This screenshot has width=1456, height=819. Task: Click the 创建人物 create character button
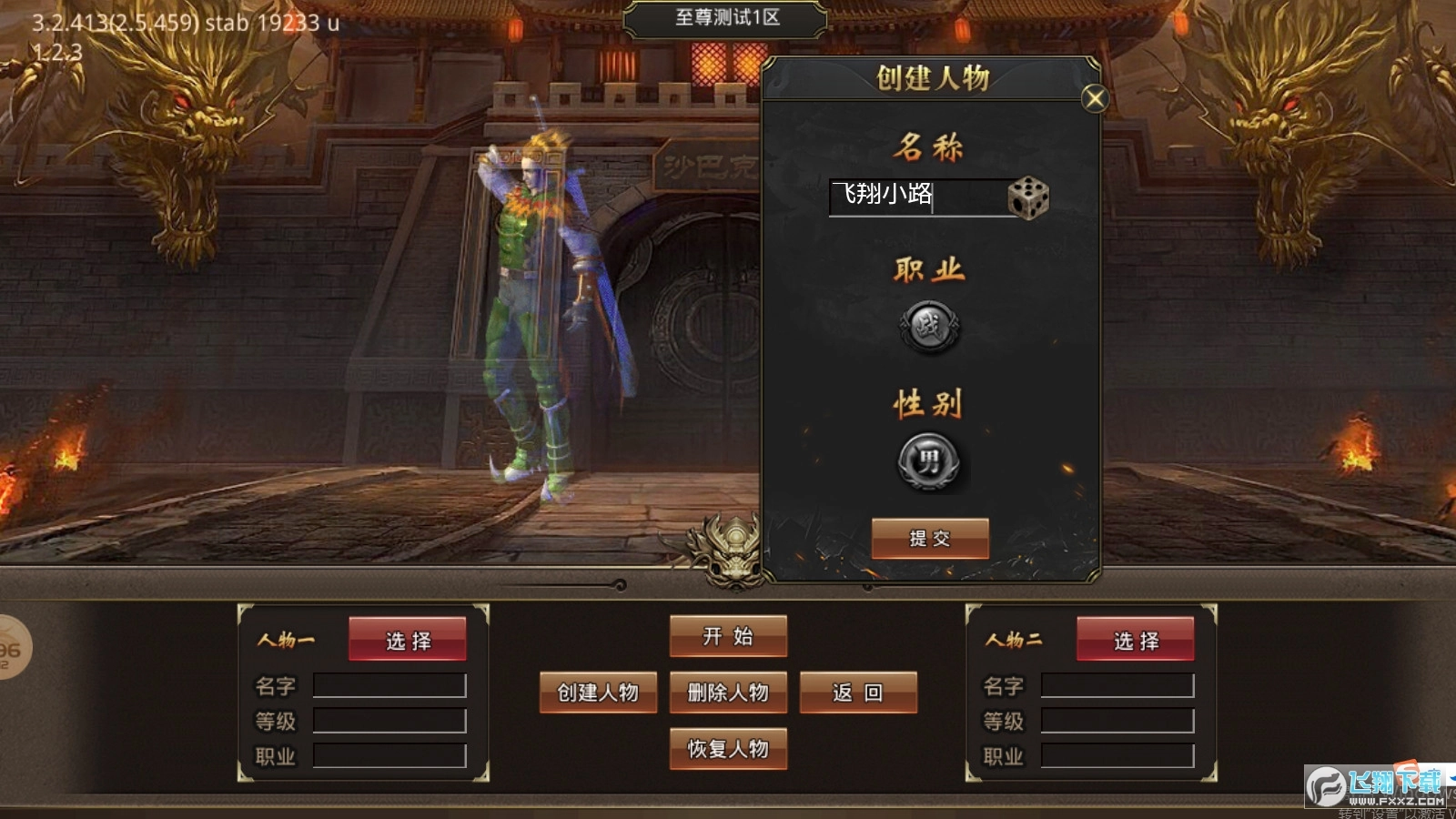pyautogui.click(x=599, y=693)
